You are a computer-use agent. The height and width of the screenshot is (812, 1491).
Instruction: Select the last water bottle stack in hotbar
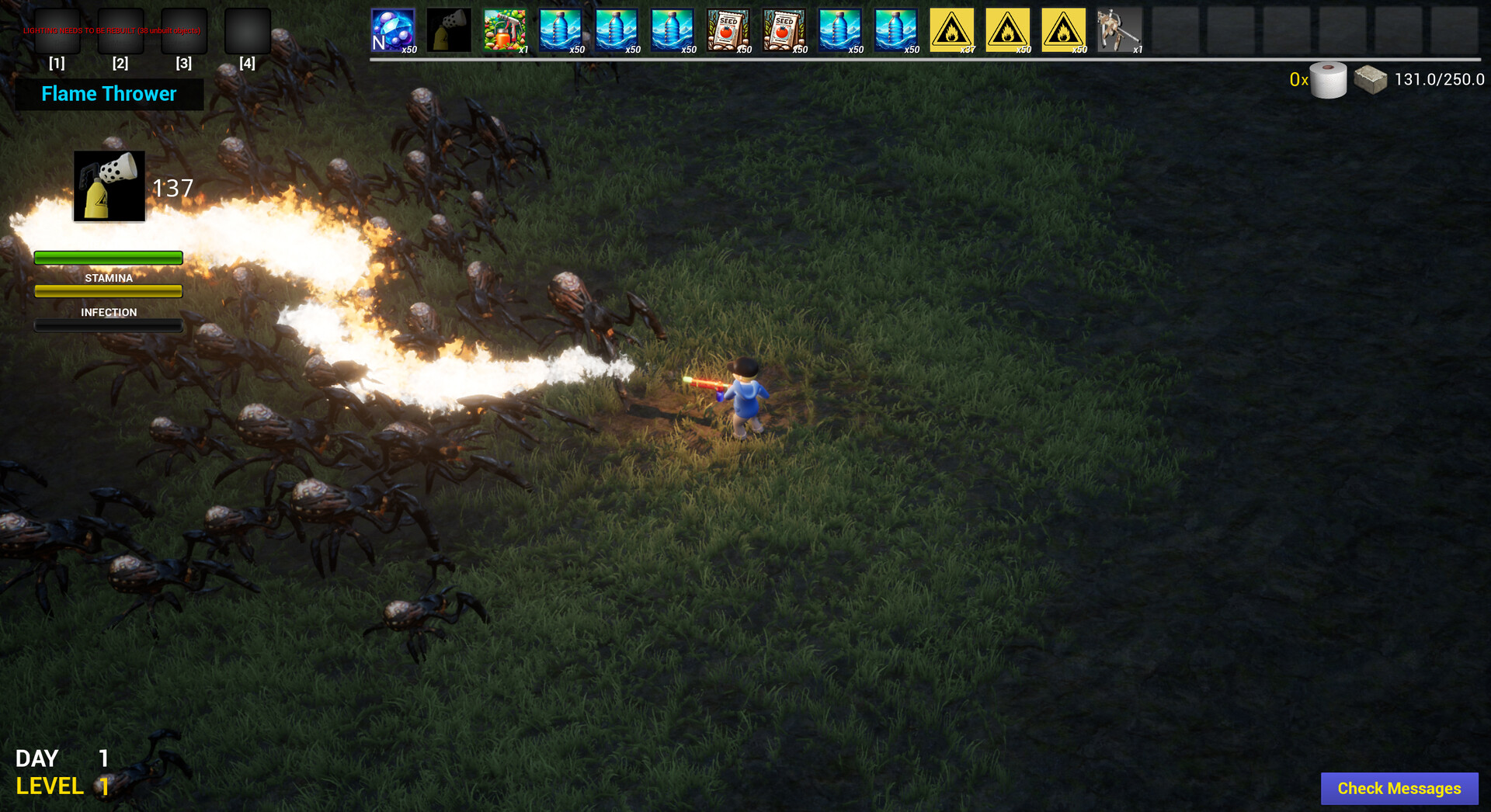point(897,29)
